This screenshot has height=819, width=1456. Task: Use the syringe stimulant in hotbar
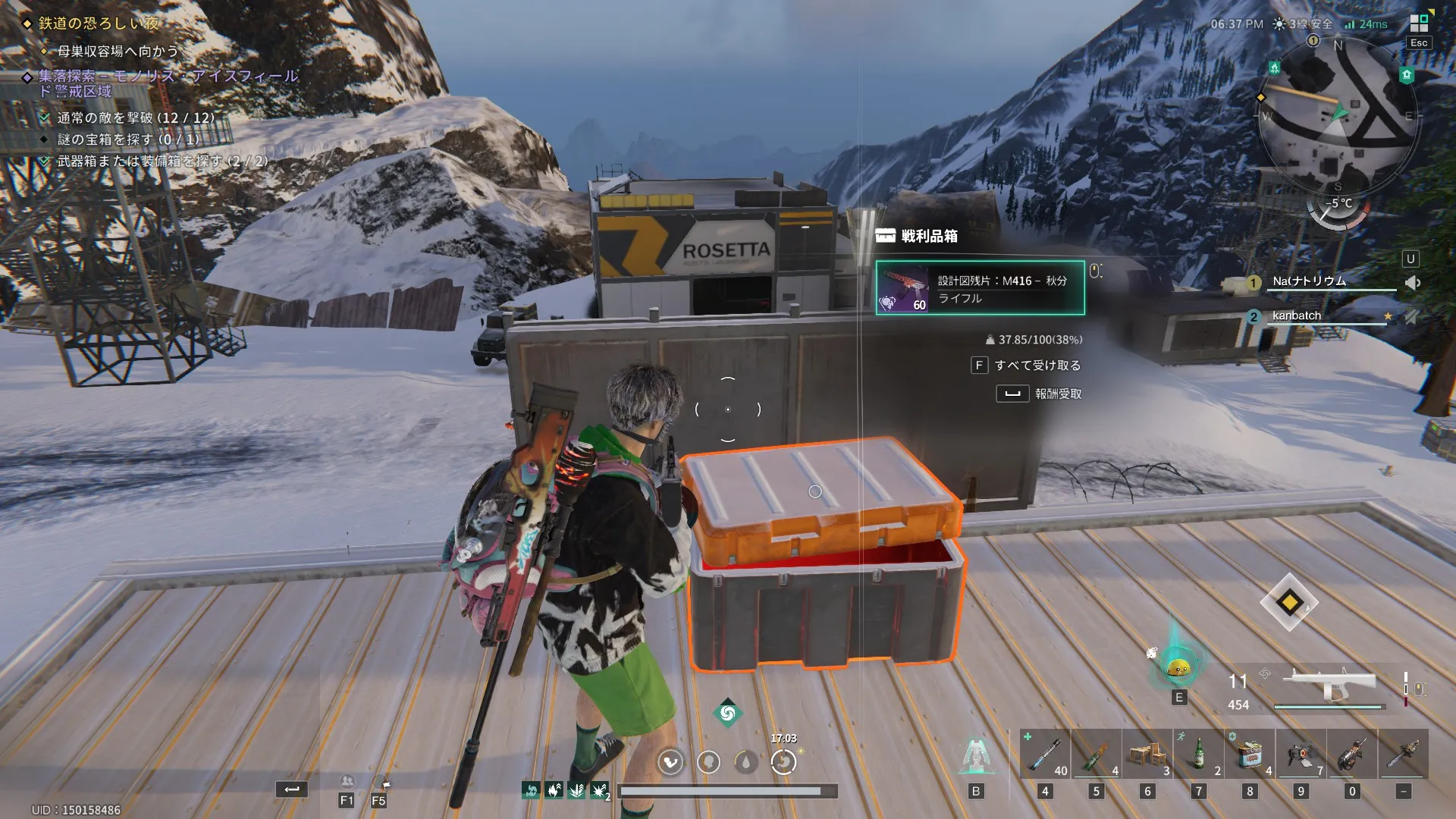1045,754
